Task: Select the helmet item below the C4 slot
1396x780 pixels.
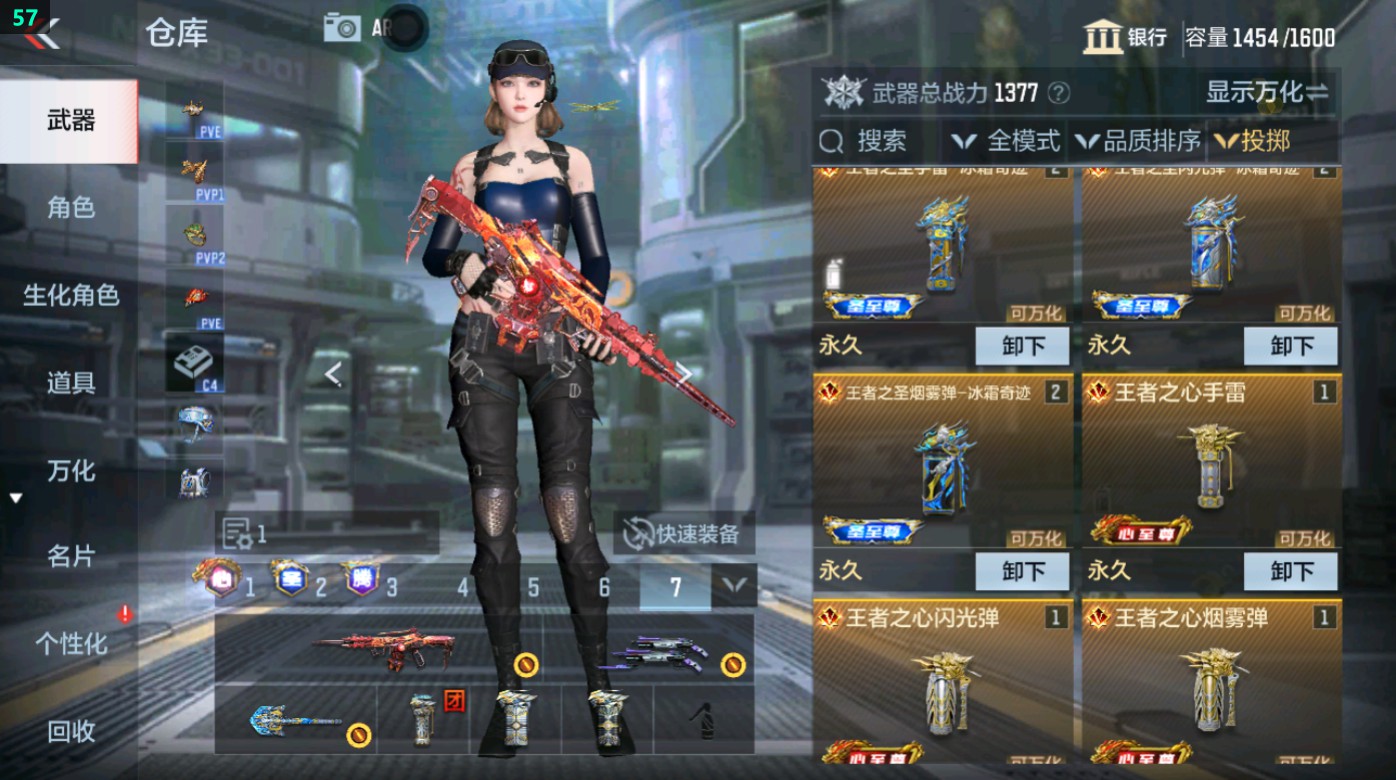Action: [x=196, y=422]
